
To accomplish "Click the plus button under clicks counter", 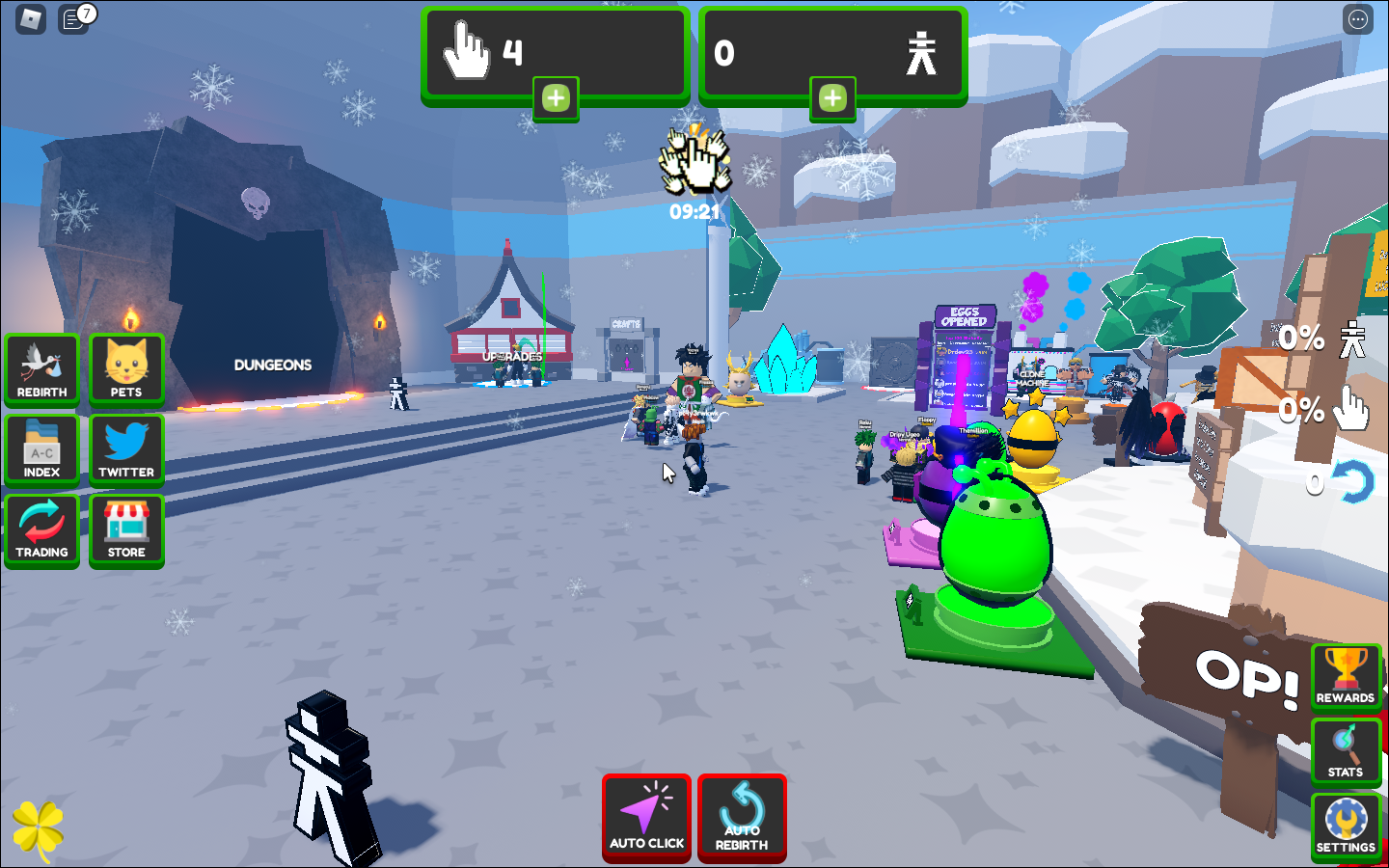I will (x=556, y=98).
